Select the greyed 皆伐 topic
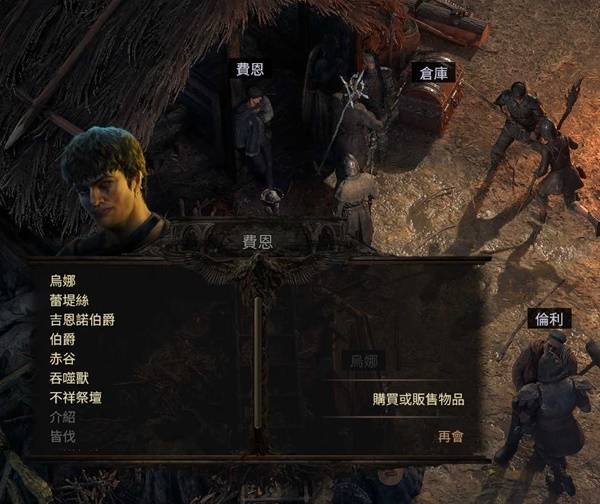Viewport: 600px width, 504px height. (62, 436)
